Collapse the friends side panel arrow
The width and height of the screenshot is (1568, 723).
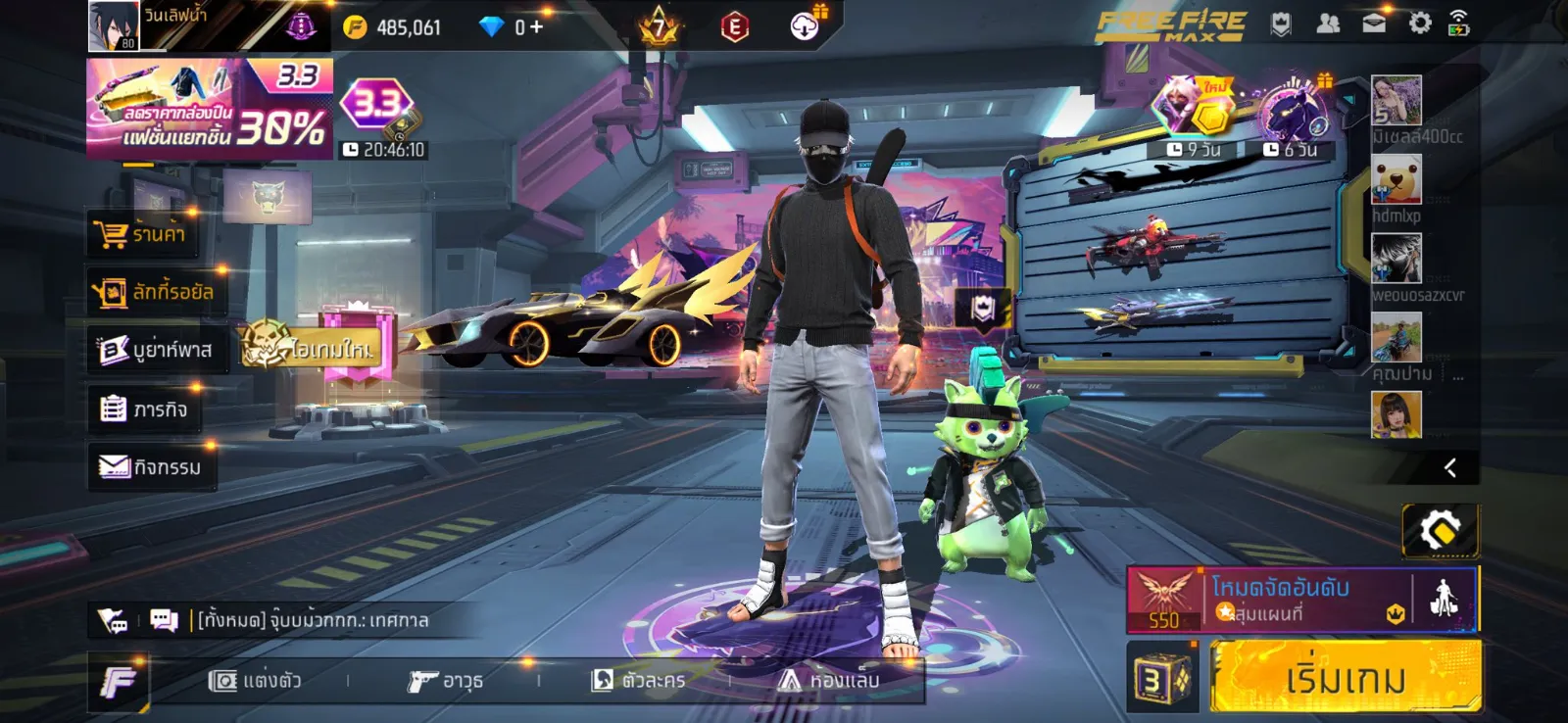(x=1450, y=468)
